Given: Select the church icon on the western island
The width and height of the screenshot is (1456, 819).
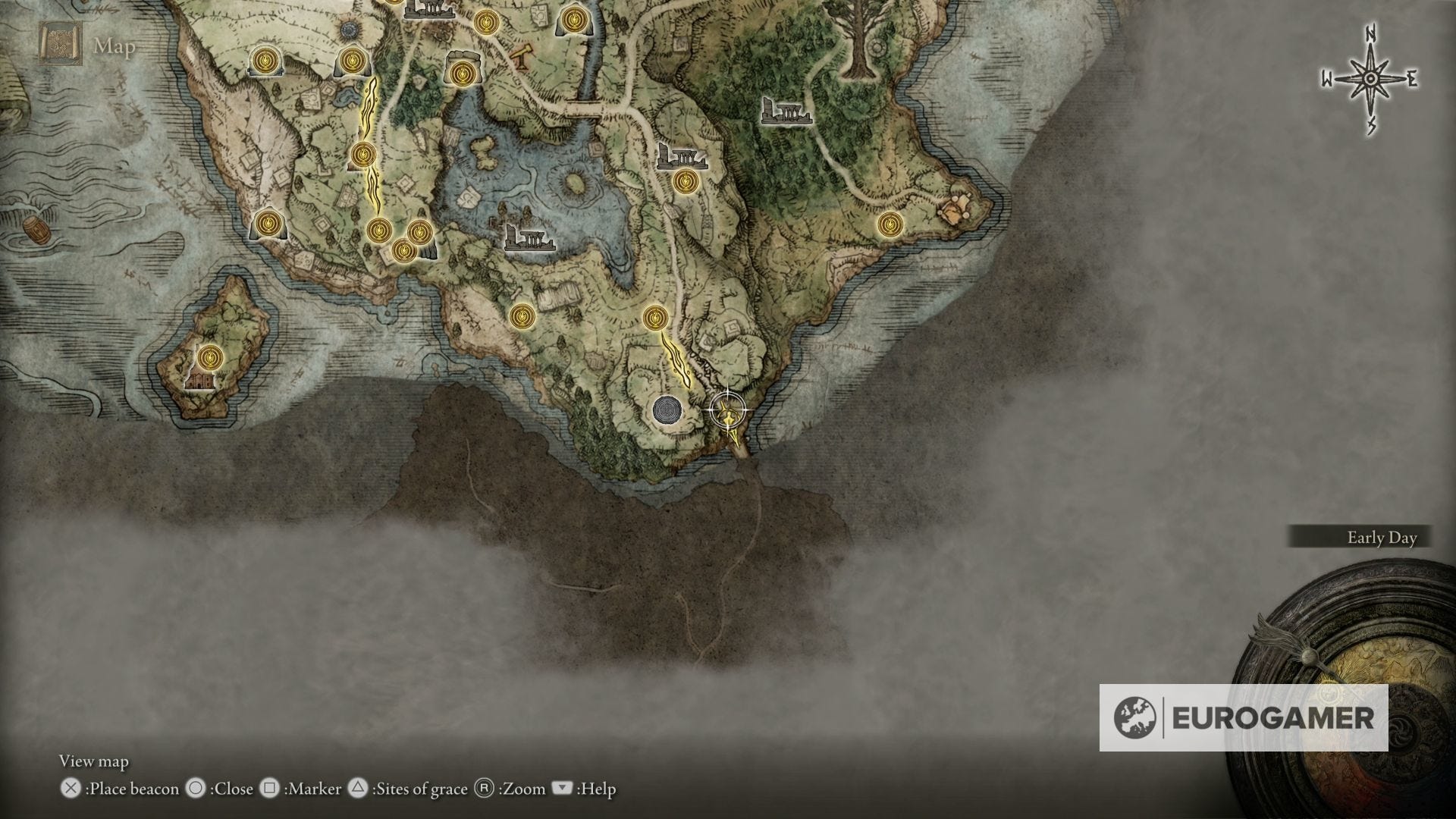Looking at the screenshot, I should [201, 383].
